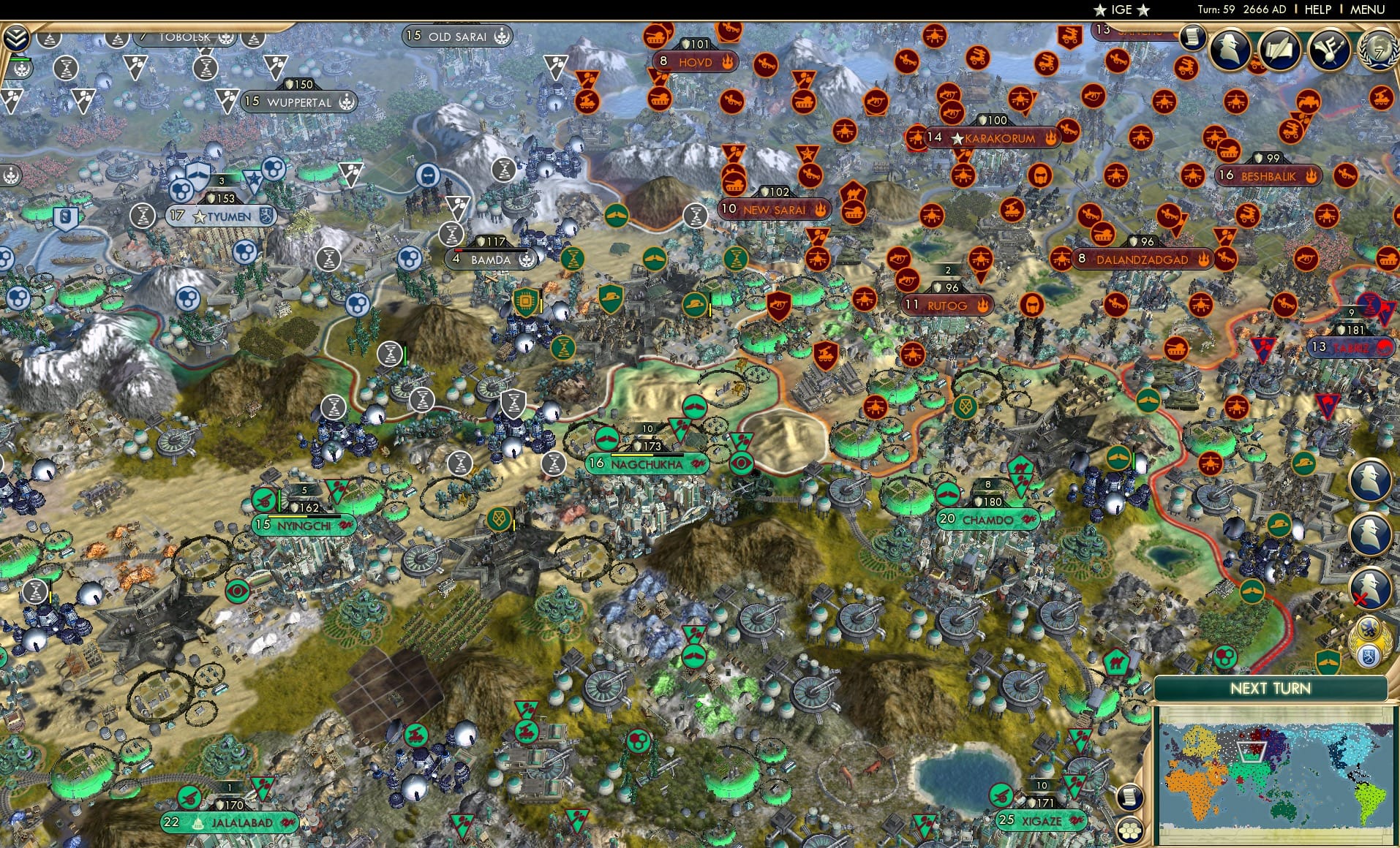Open the Tyumen city banner
This screenshot has width=1400, height=848.
pyautogui.click(x=219, y=214)
